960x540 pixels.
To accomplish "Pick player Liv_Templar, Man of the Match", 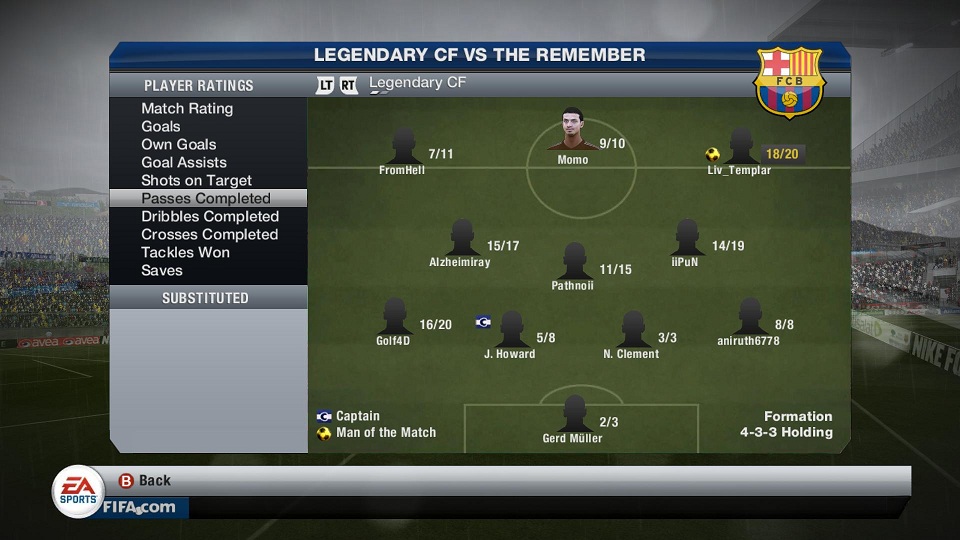I will pyautogui.click(x=741, y=148).
